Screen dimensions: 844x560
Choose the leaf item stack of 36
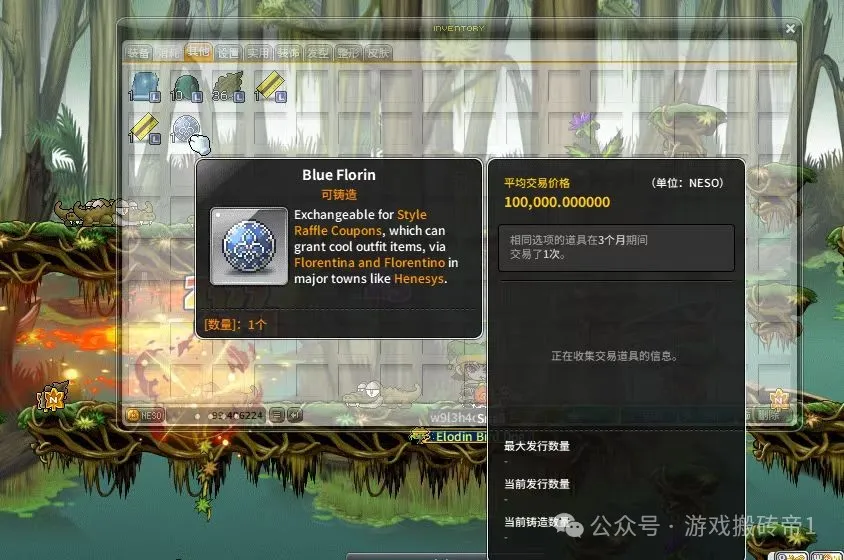tap(228, 85)
